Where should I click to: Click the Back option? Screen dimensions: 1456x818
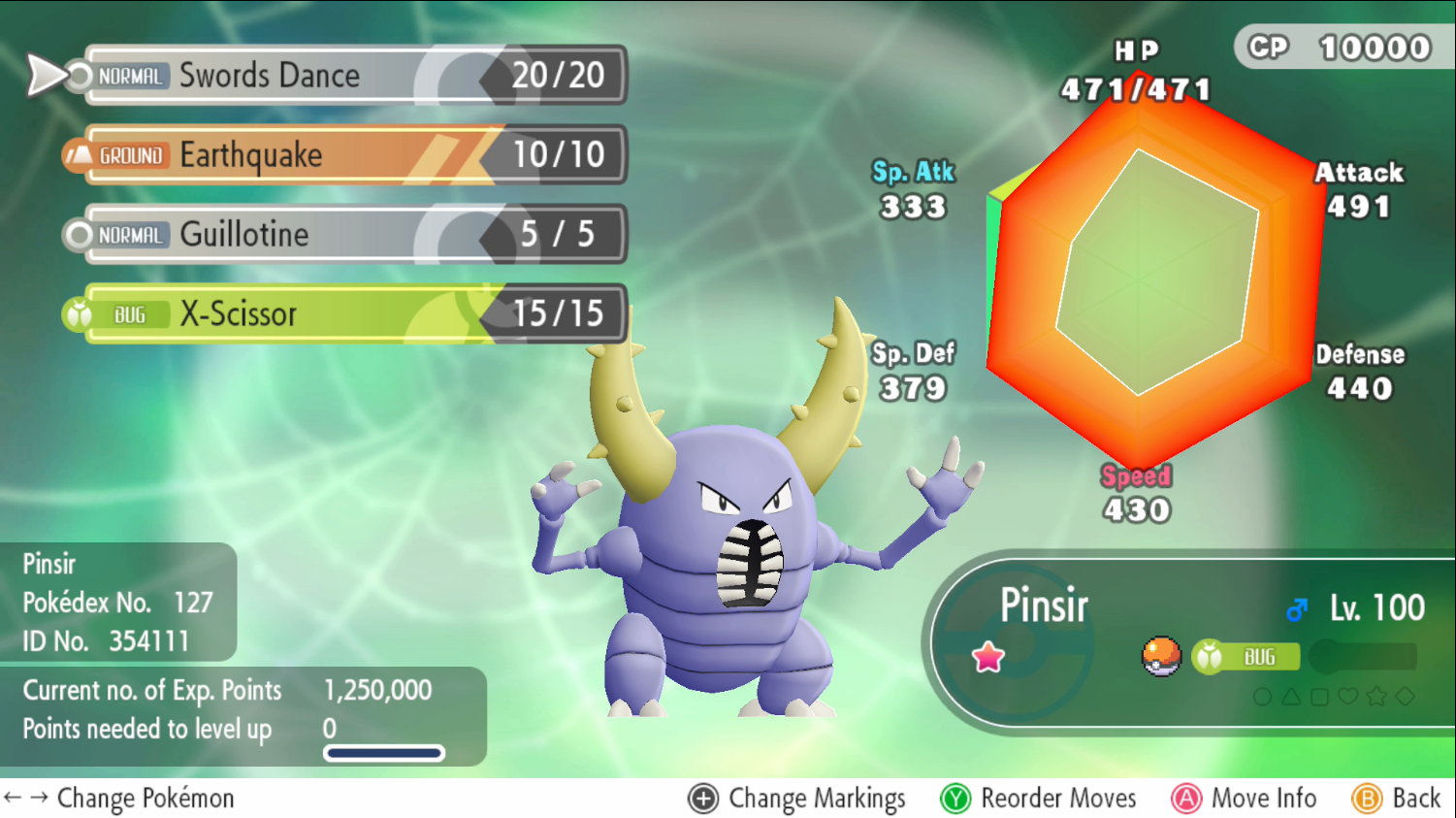[x=1416, y=798]
